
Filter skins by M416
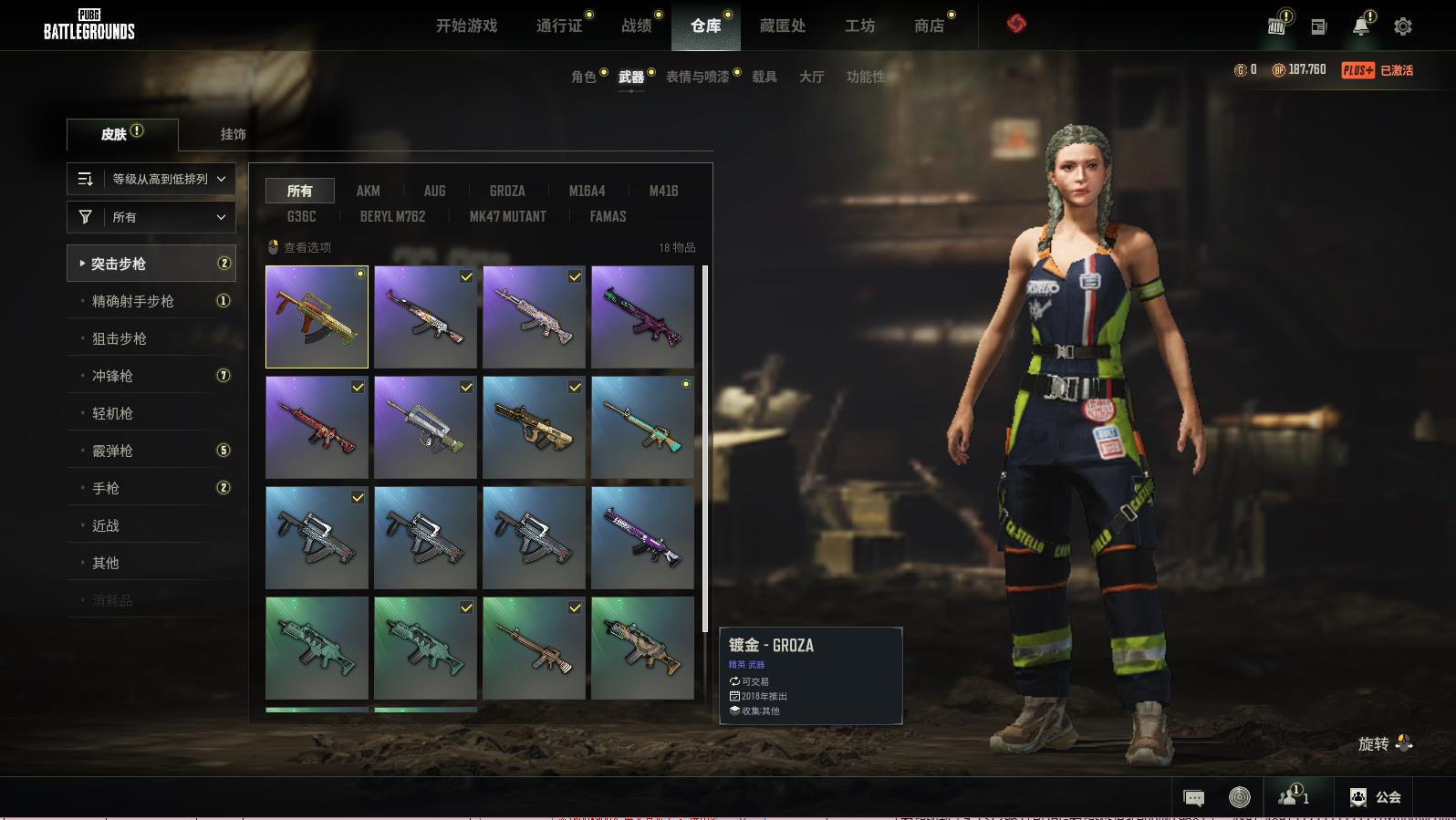tap(663, 191)
